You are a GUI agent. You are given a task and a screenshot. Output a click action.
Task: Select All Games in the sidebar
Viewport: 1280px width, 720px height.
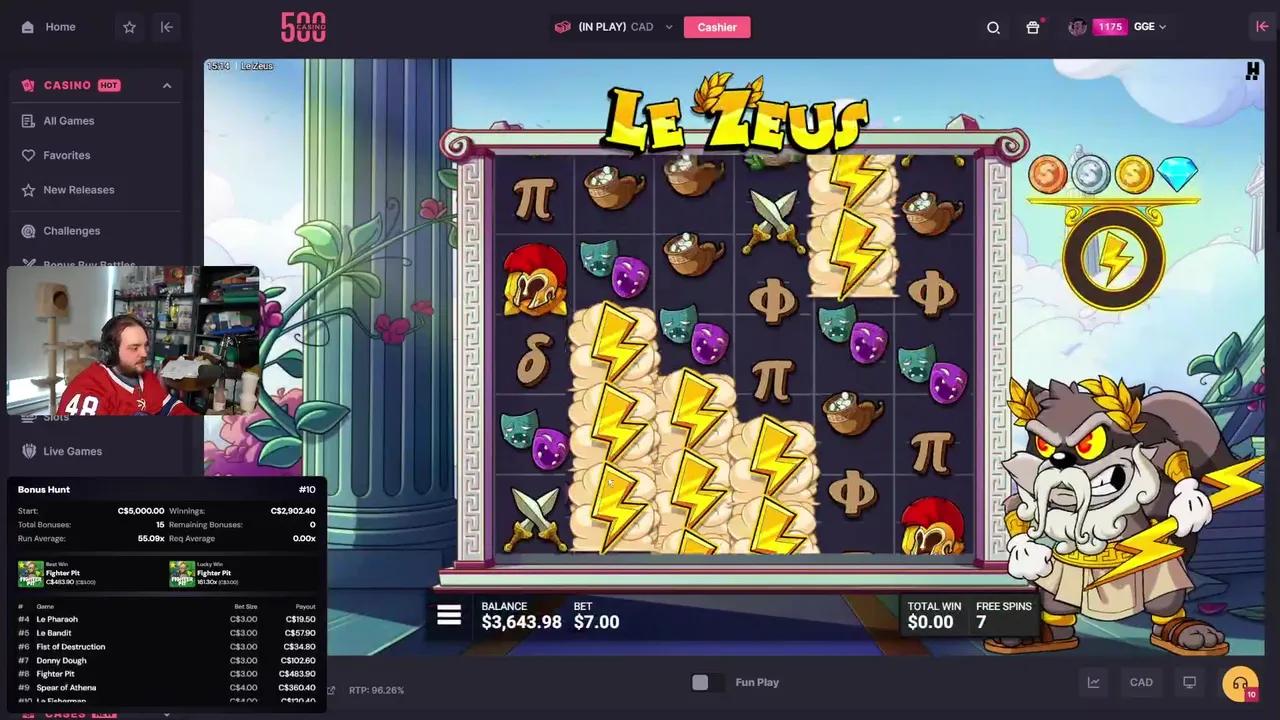(68, 121)
